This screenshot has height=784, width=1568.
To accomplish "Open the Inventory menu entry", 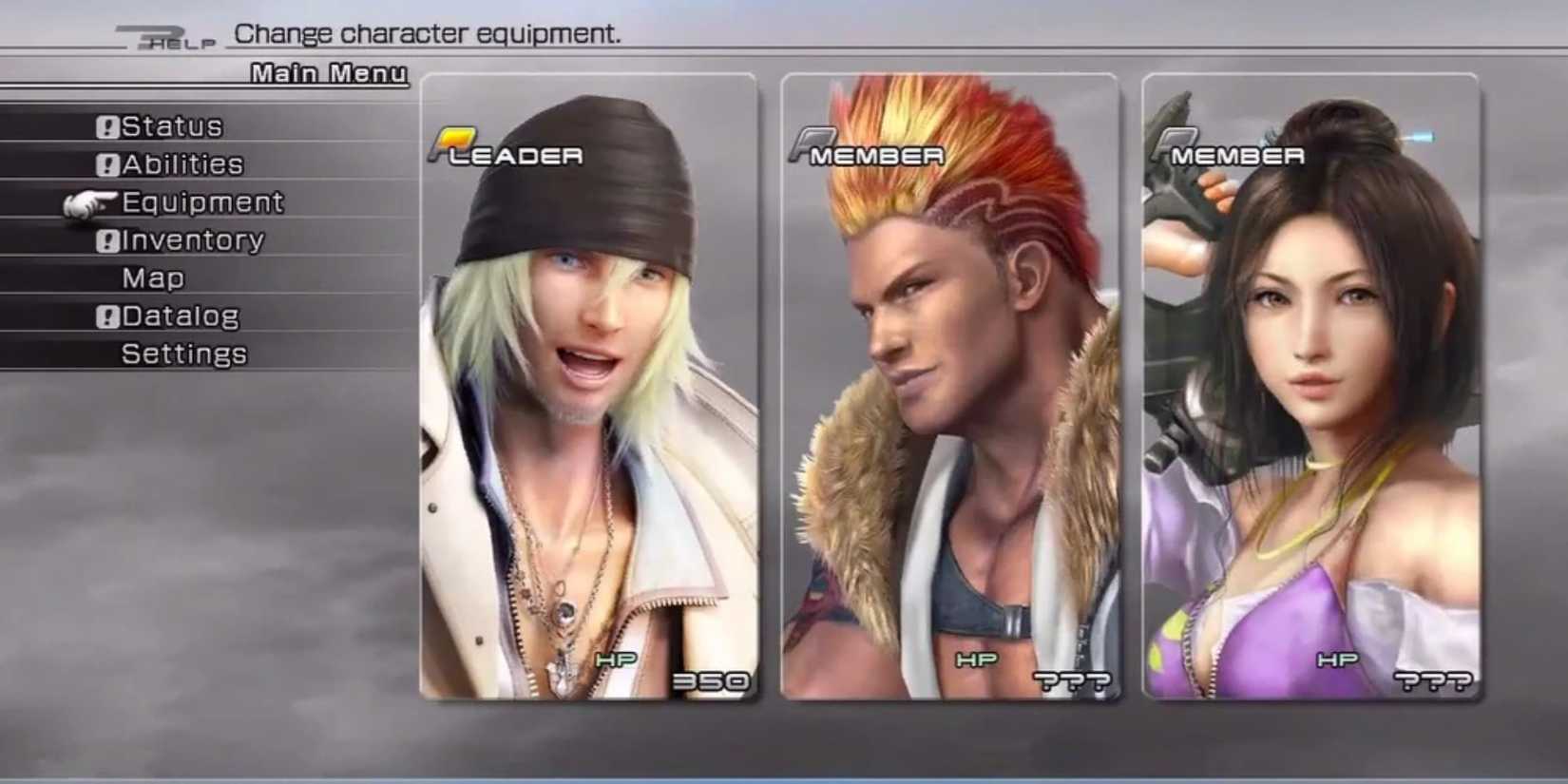I will (x=190, y=239).
